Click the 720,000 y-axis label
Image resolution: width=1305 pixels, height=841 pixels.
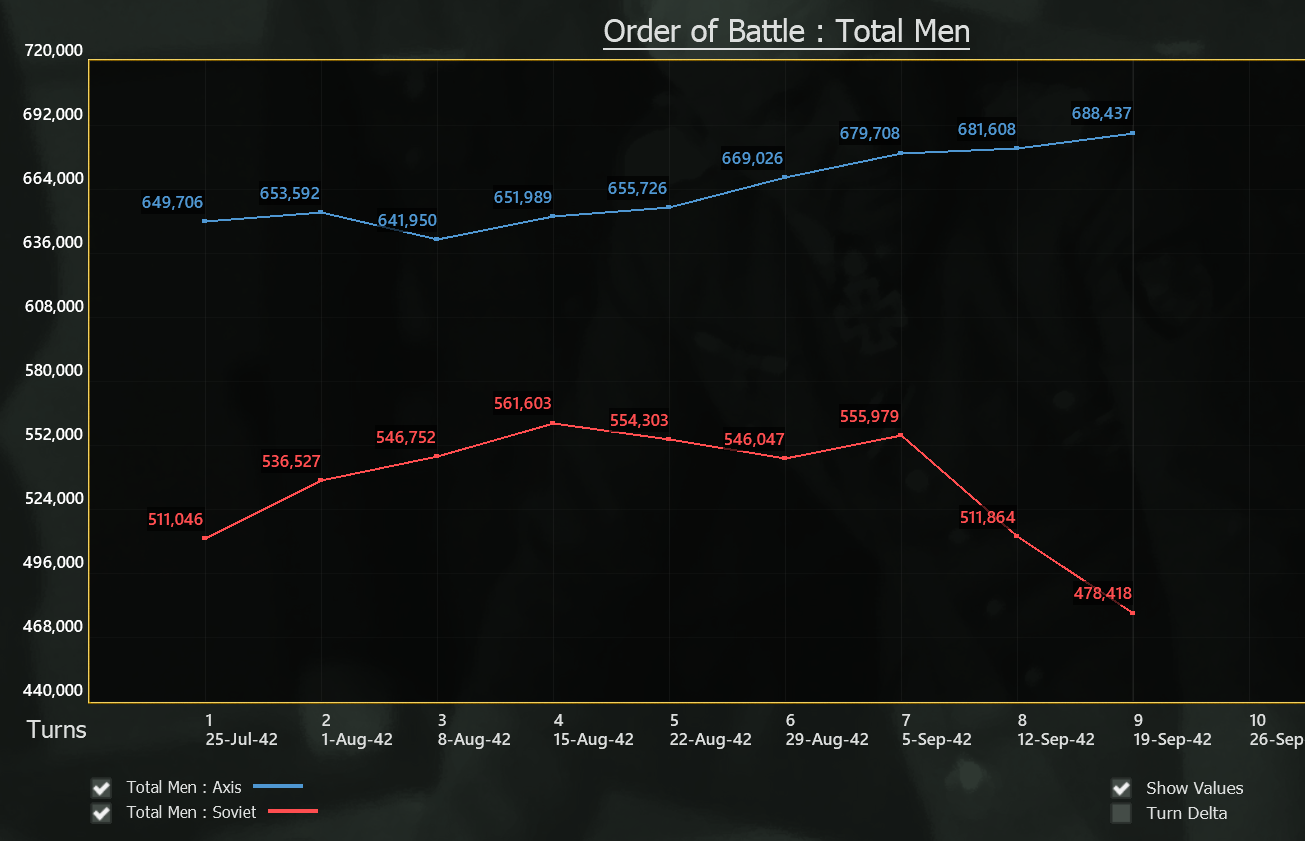click(52, 50)
